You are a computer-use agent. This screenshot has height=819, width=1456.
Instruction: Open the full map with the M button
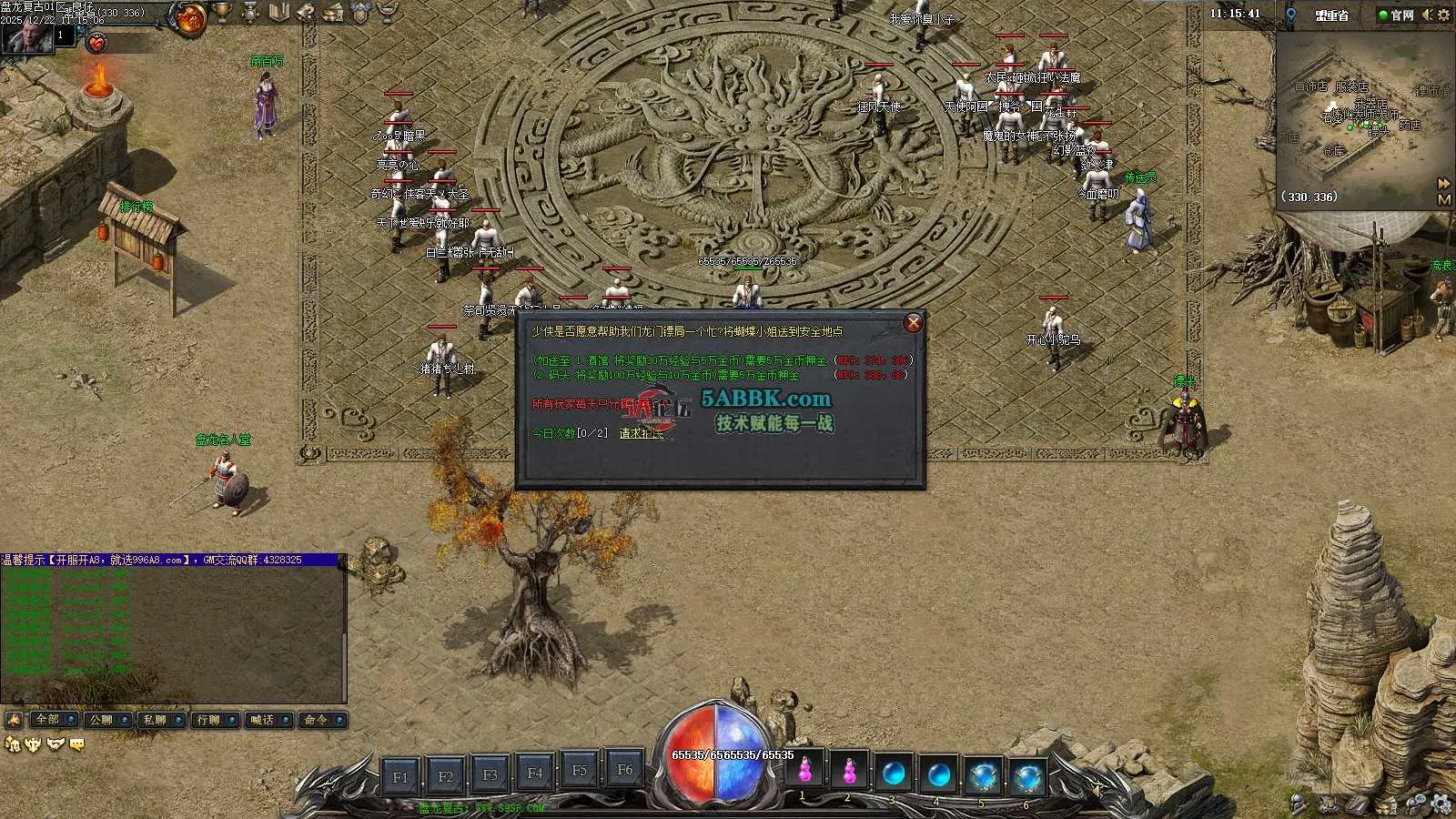pyautogui.click(x=1443, y=199)
